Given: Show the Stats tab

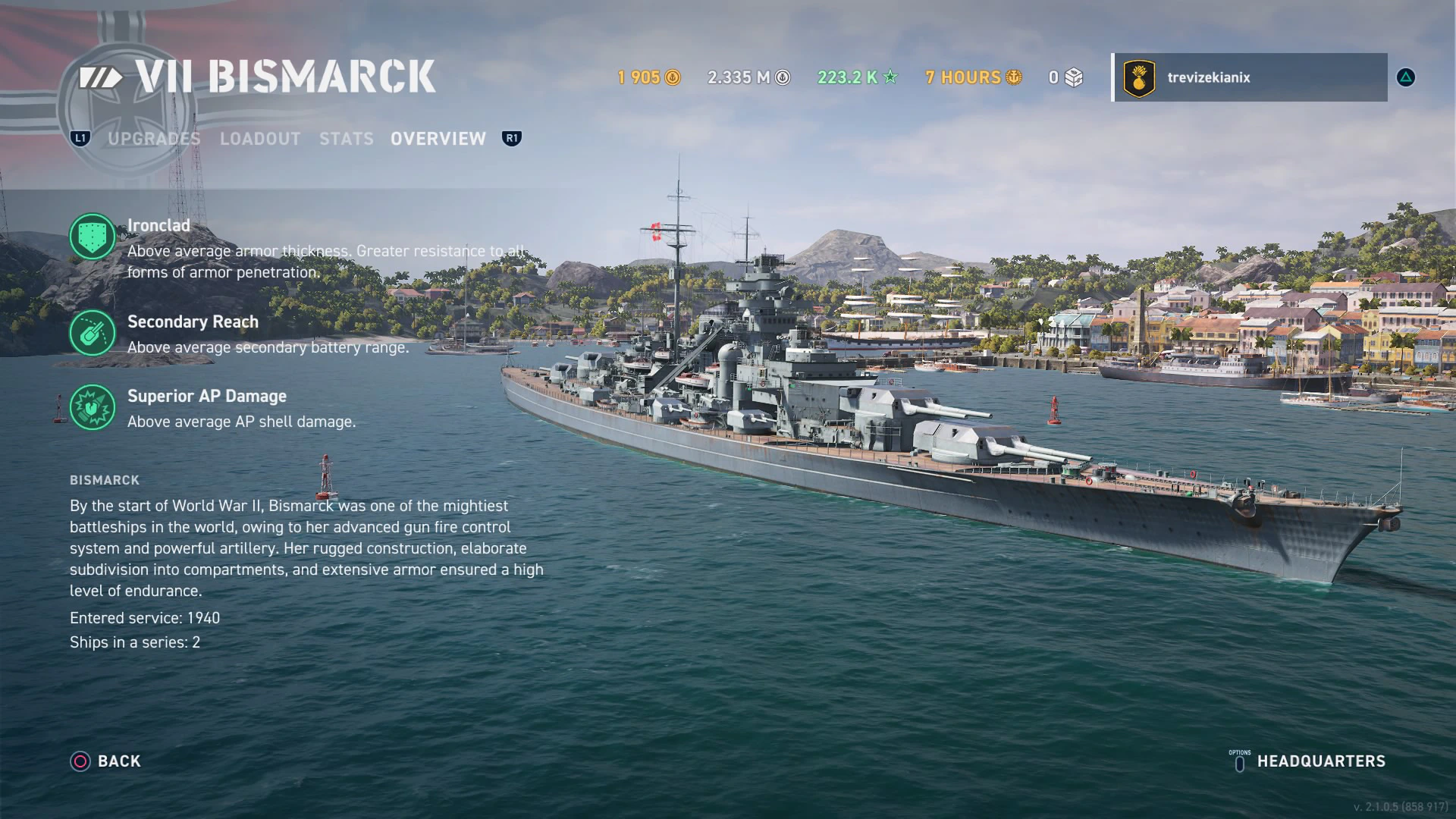Looking at the screenshot, I should tap(346, 139).
